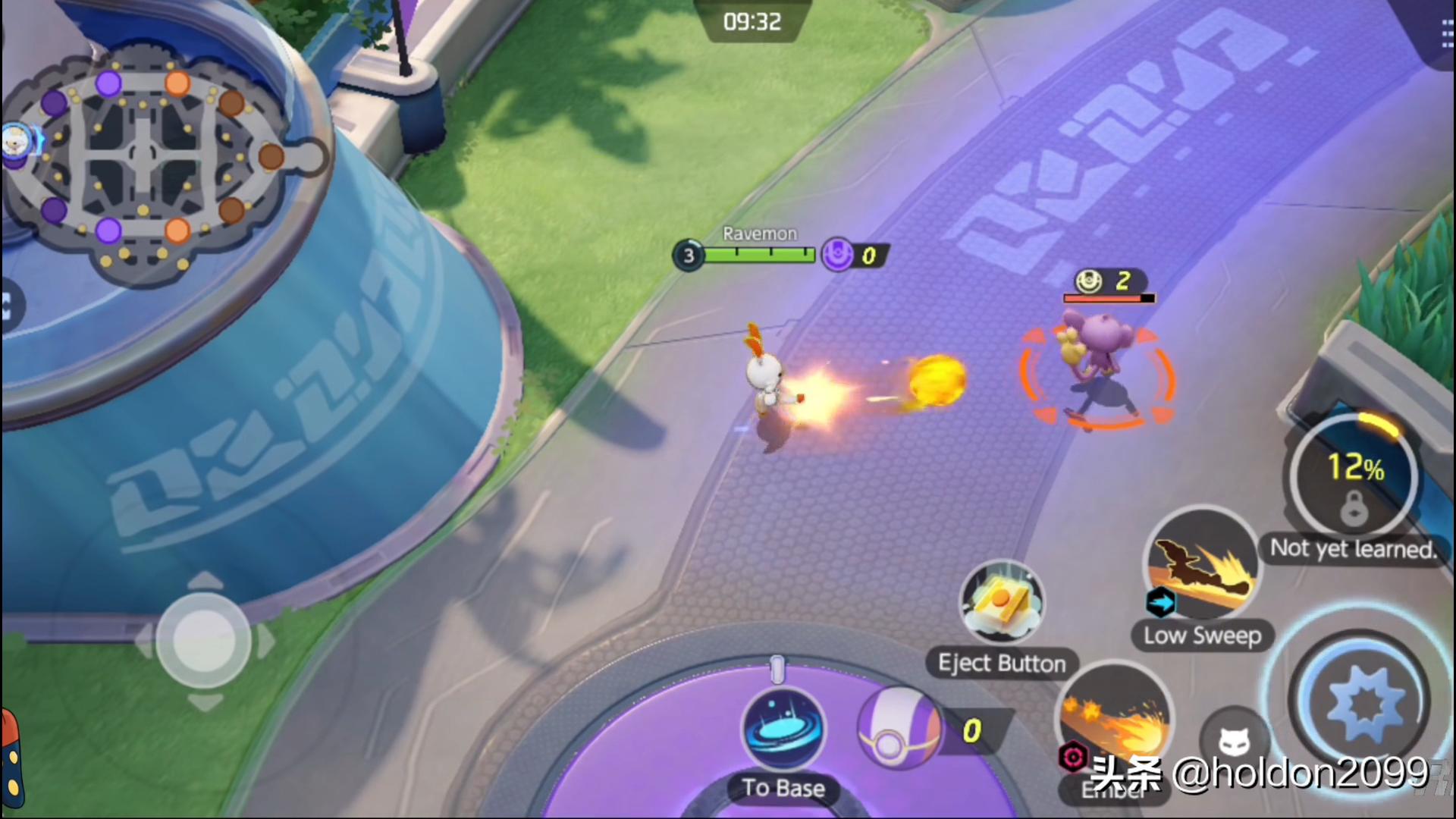Open the menu at the top-right edge
Screen dimensions: 1456x819
click(1447, 34)
